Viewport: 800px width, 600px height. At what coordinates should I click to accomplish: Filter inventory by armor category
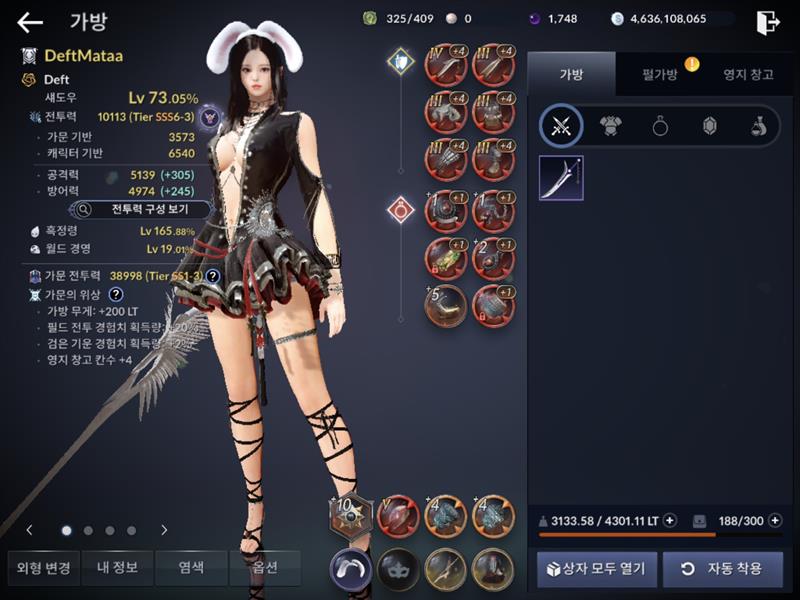click(610, 126)
